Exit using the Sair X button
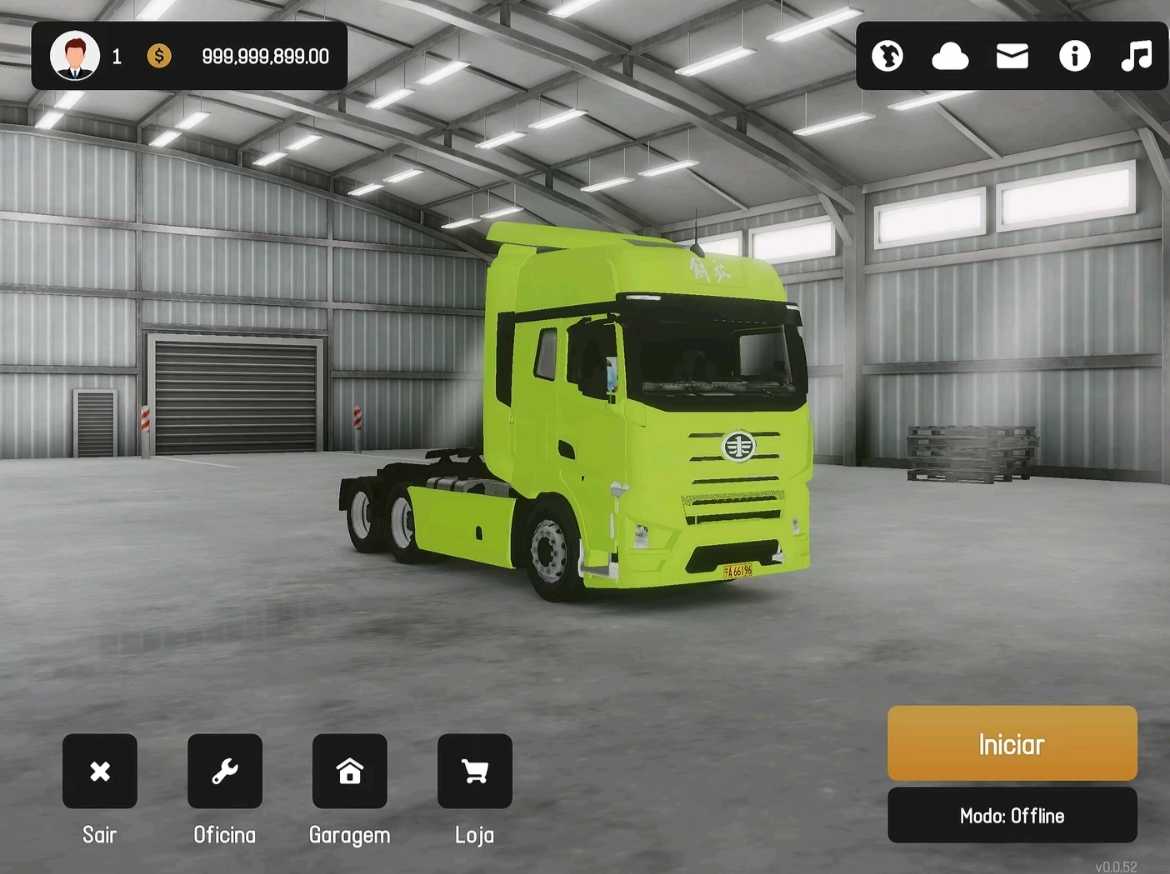1170x874 pixels. tap(100, 771)
